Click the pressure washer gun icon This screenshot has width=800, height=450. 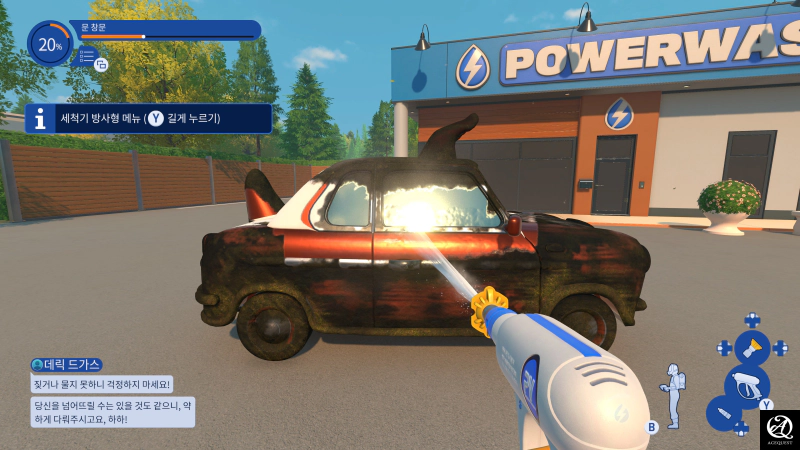pos(746,384)
